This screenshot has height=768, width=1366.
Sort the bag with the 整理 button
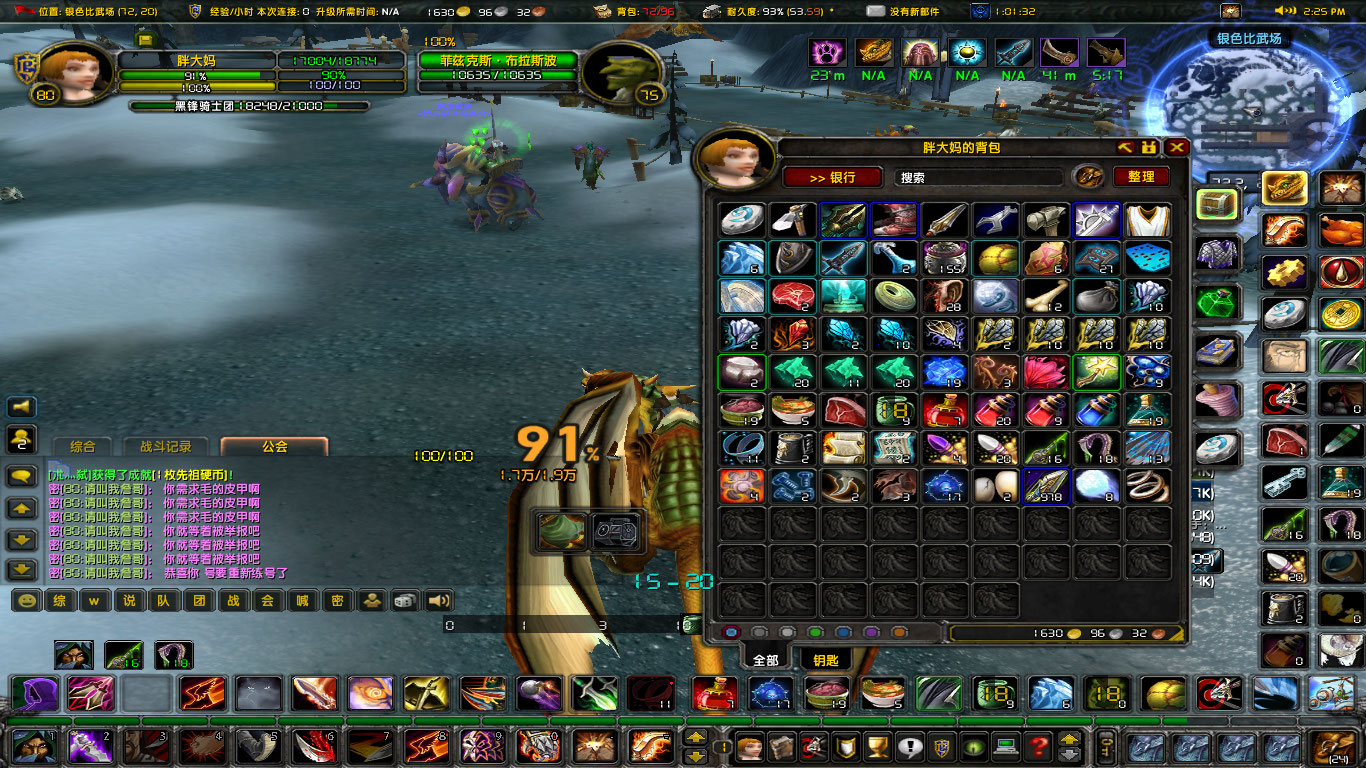(1140, 178)
